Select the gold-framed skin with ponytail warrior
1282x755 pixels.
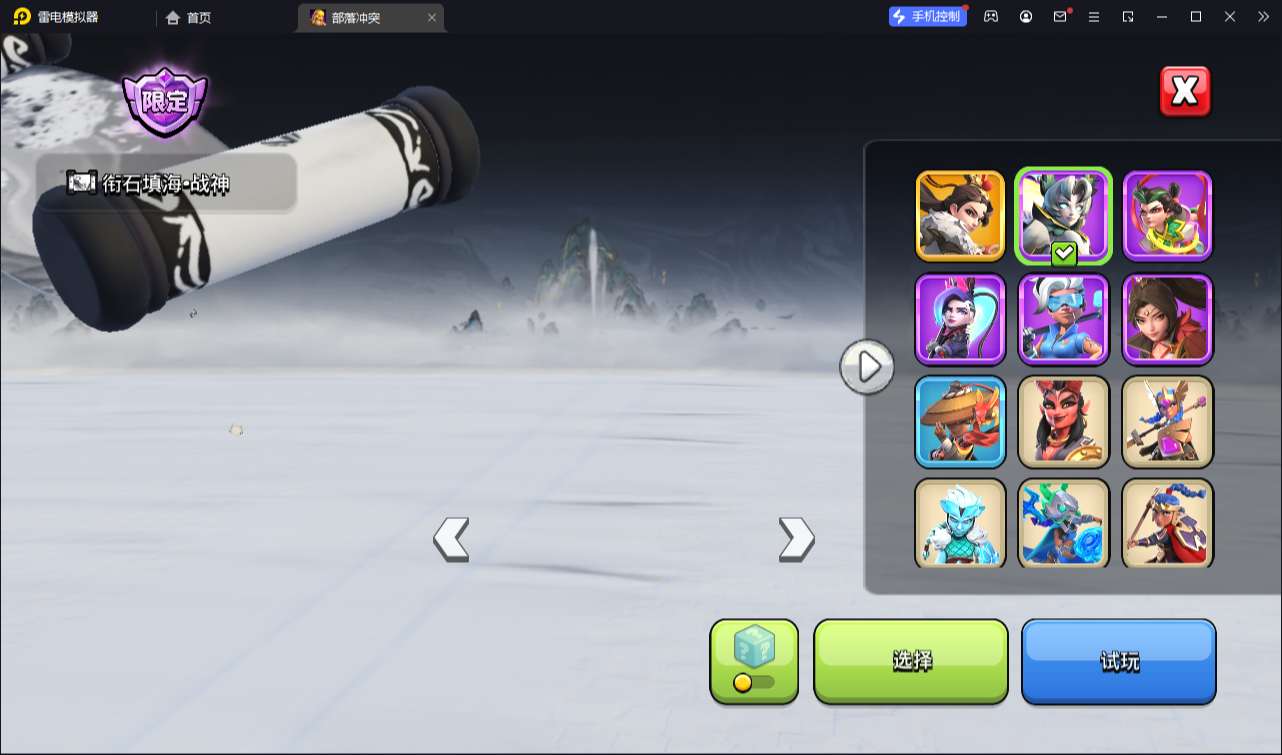click(x=960, y=216)
